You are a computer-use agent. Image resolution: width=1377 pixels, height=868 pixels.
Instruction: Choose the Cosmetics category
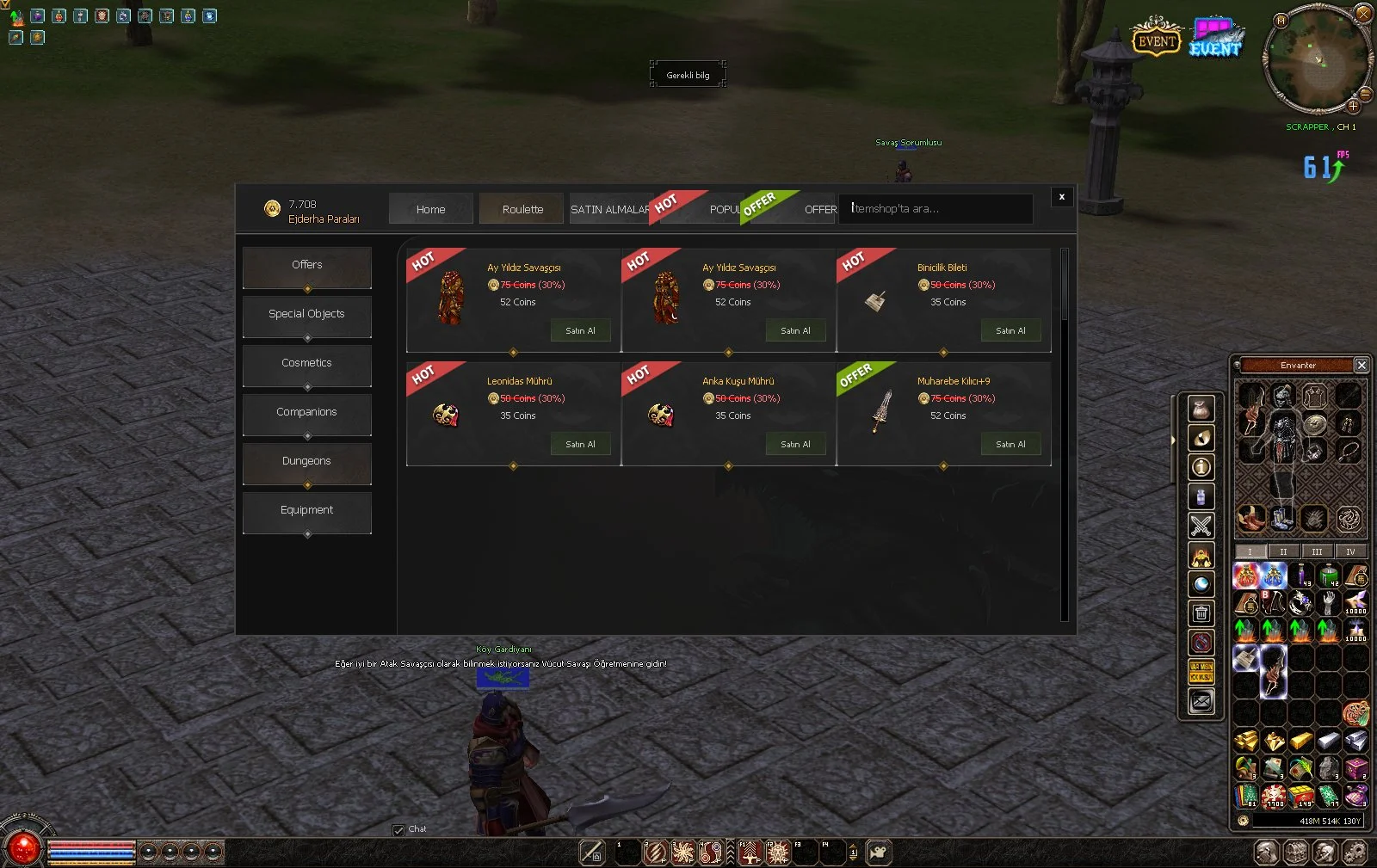click(x=307, y=364)
